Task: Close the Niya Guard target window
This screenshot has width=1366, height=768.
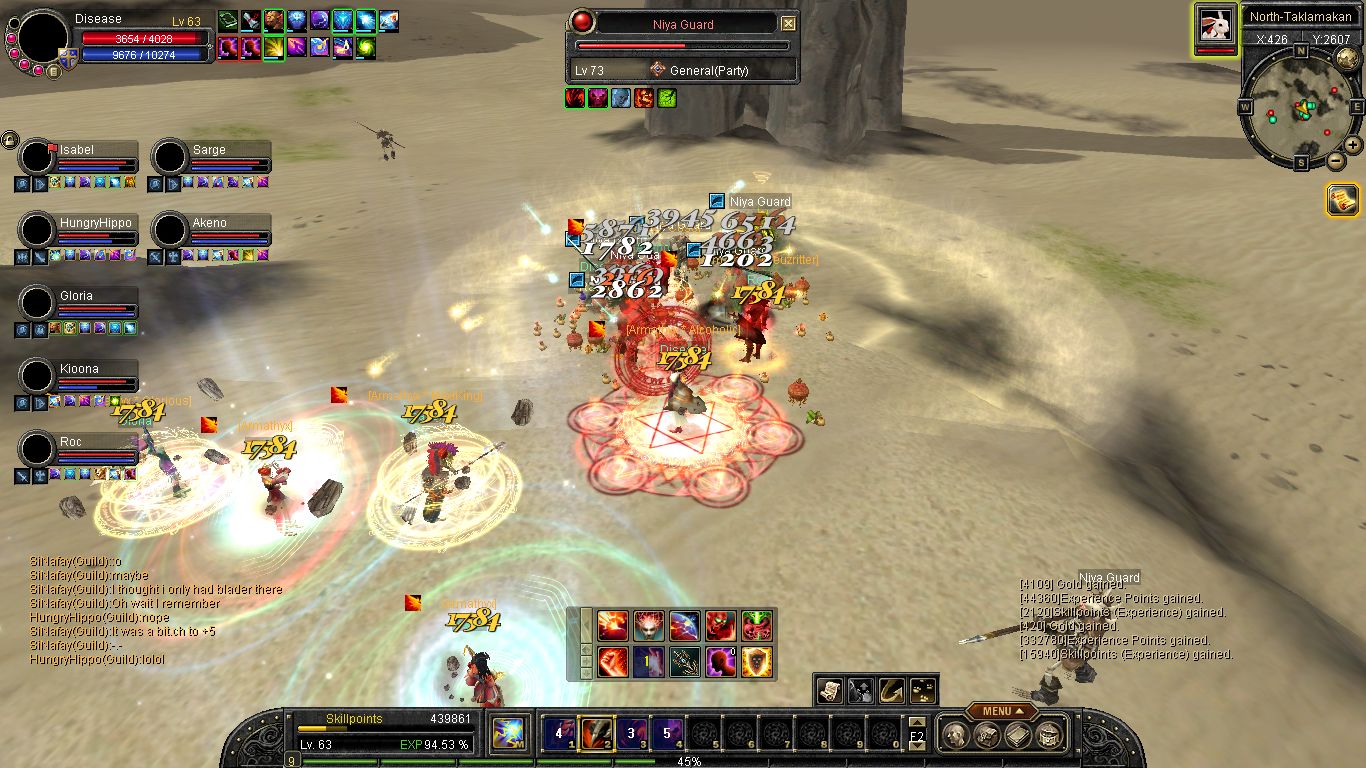Action: (788, 24)
